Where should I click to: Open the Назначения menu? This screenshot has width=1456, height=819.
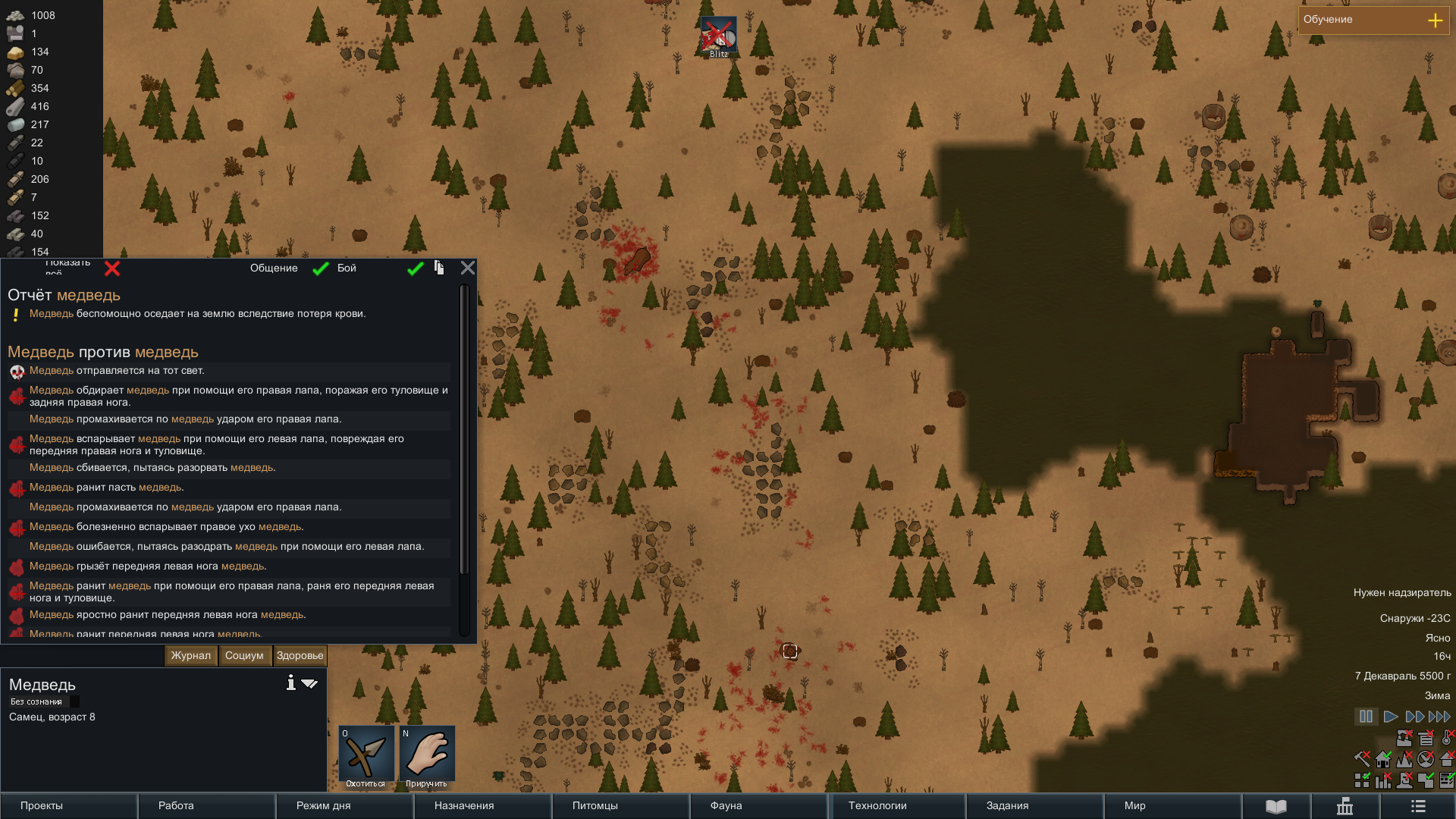click(x=482, y=805)
